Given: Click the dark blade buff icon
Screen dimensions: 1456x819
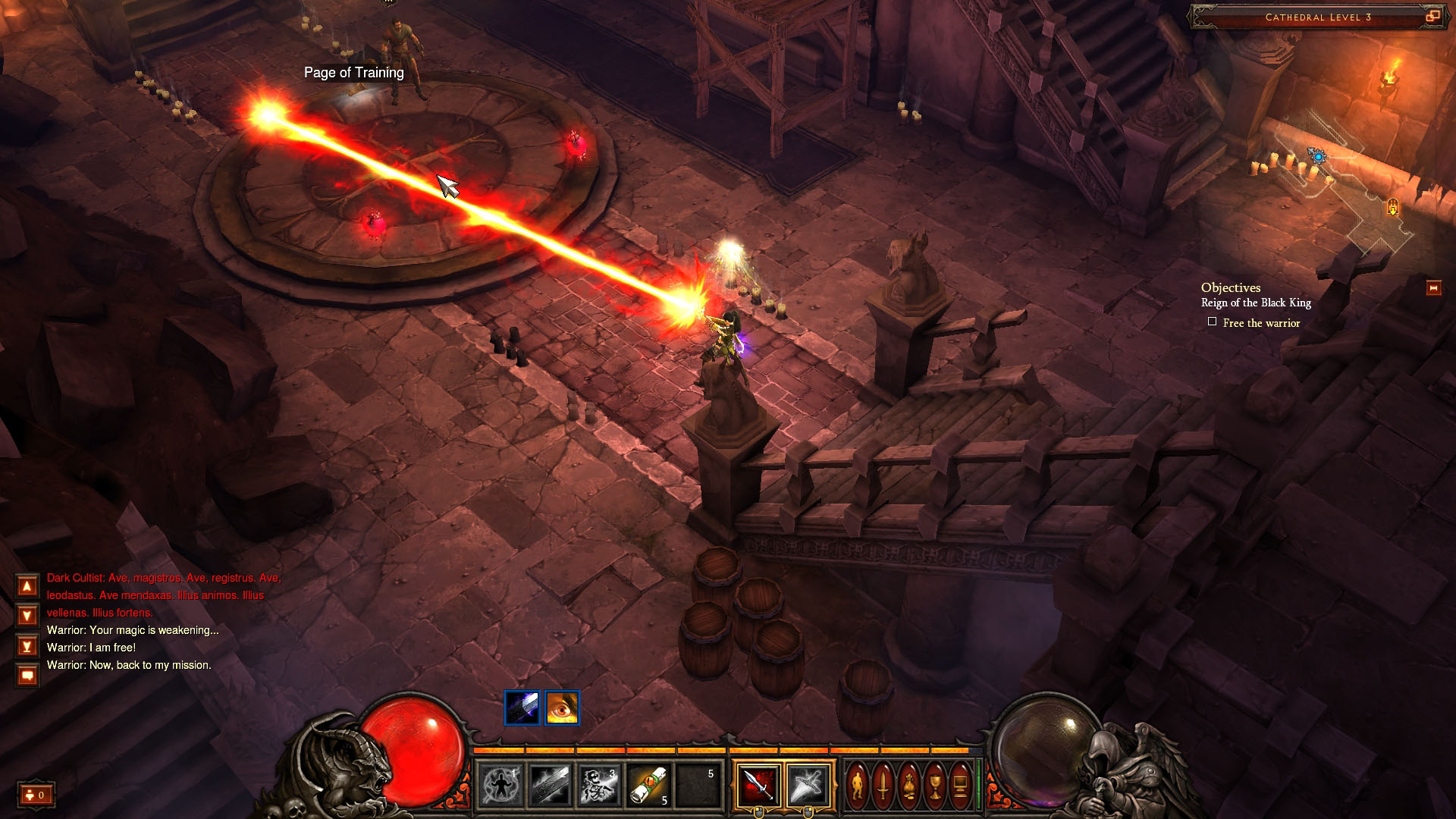Looking at the screenshot, I should tap(522, 708).
